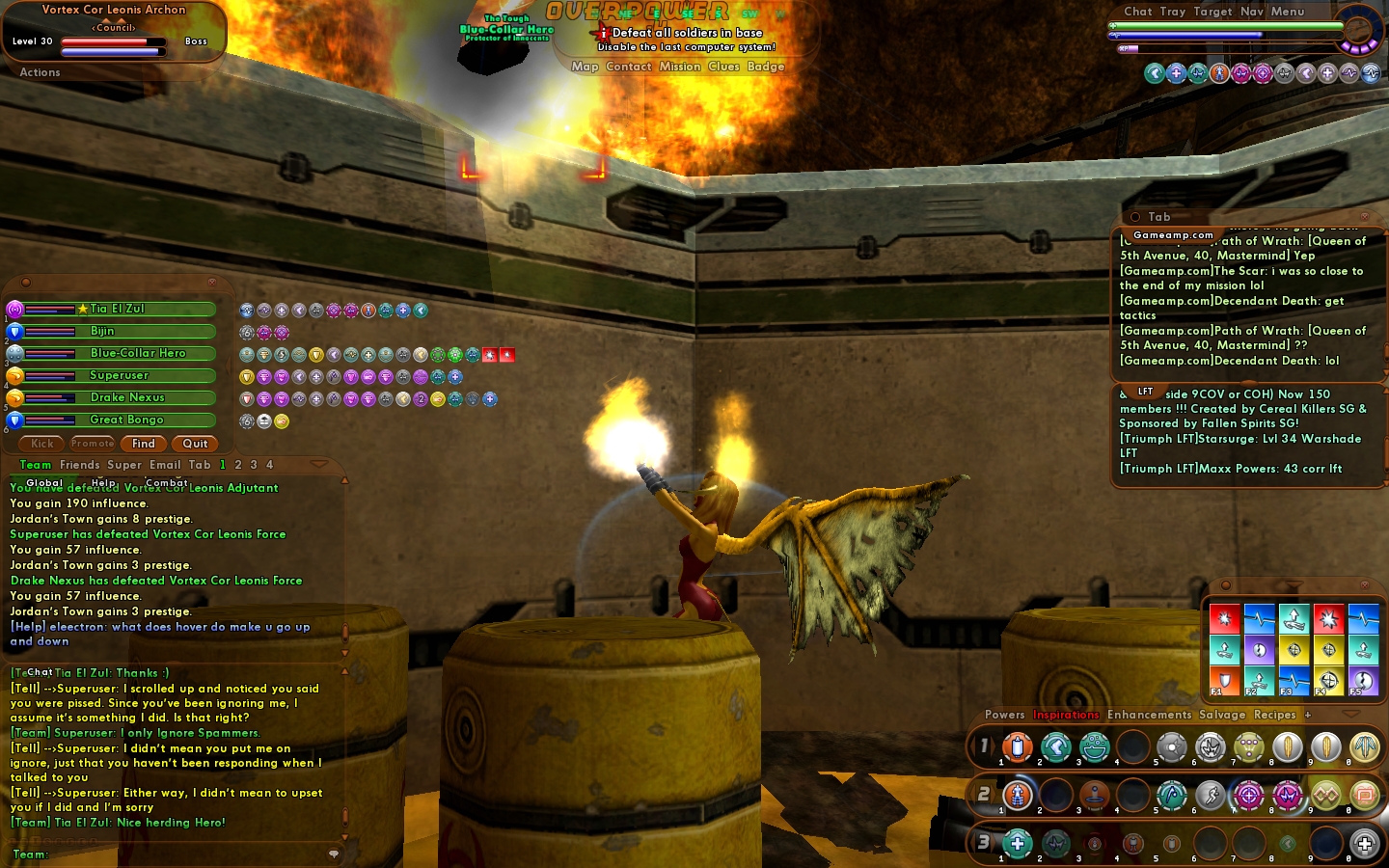The height and width of the screenshot is (868, 1389).
Task: Open the Contact list
Action: coord(629,67)
